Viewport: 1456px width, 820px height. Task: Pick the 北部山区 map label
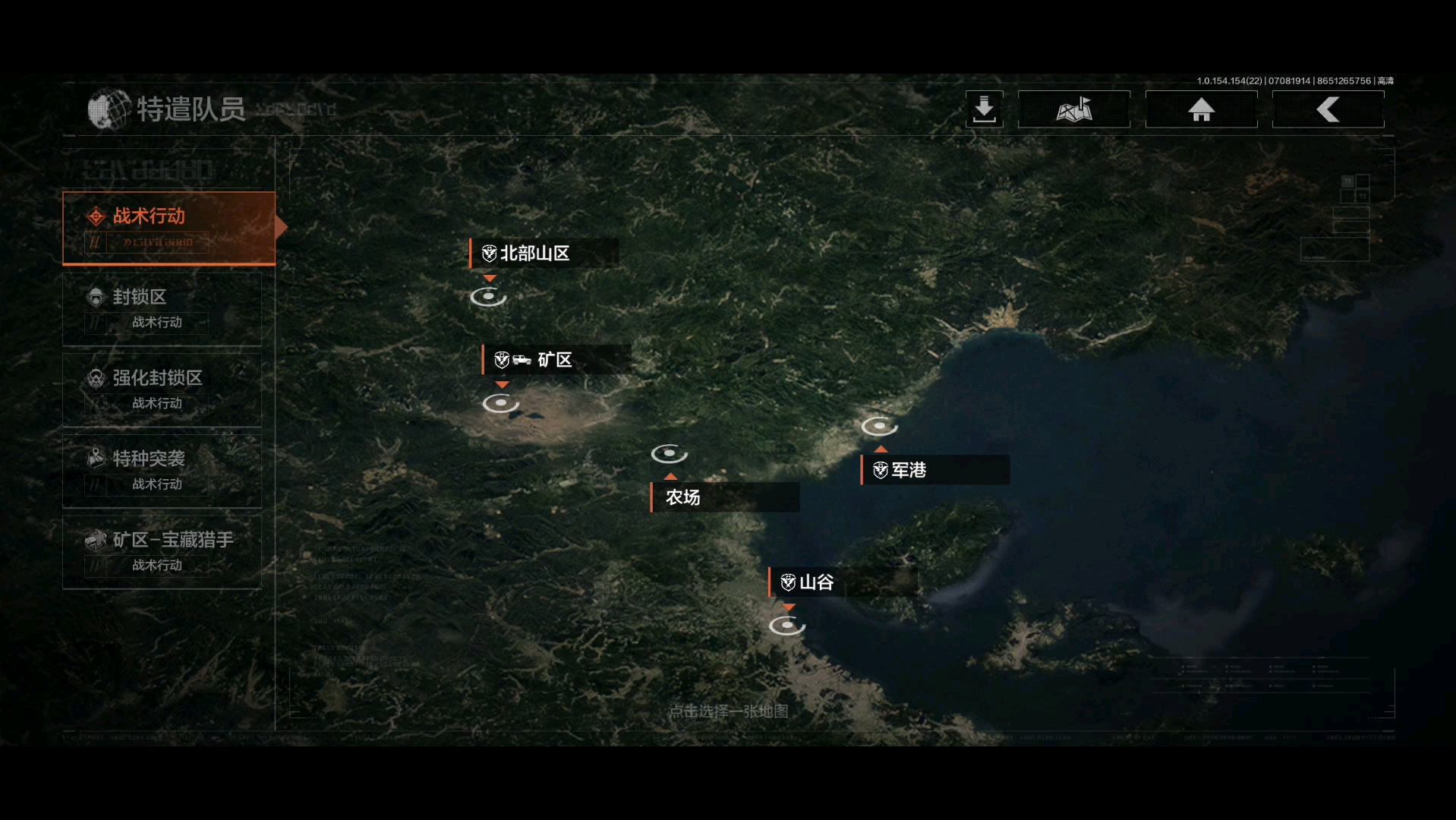(544, 254)
